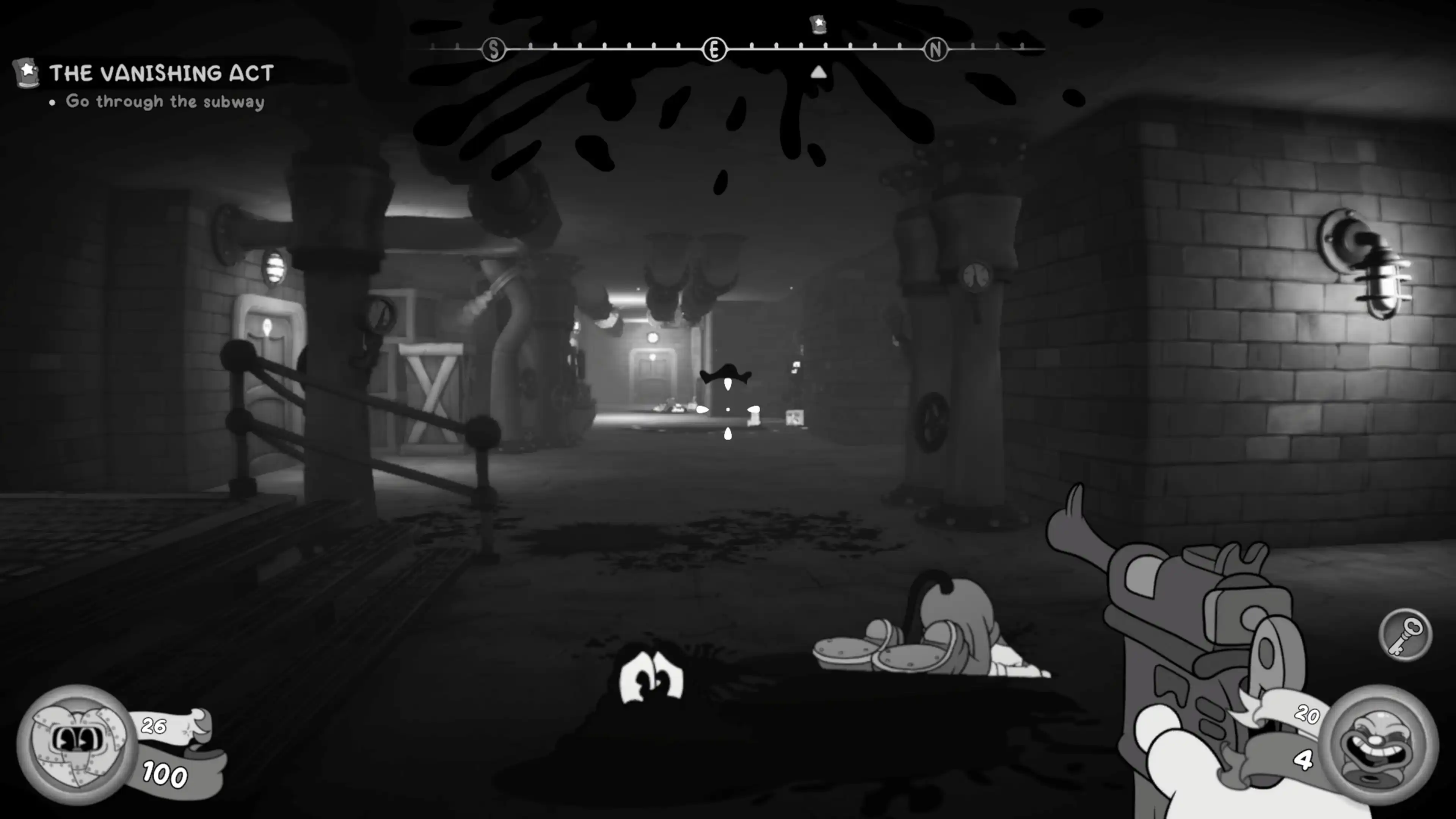Select The Vanishing Act quest tracker
This screenshot has height=819, width=1456.
(161, 74)
